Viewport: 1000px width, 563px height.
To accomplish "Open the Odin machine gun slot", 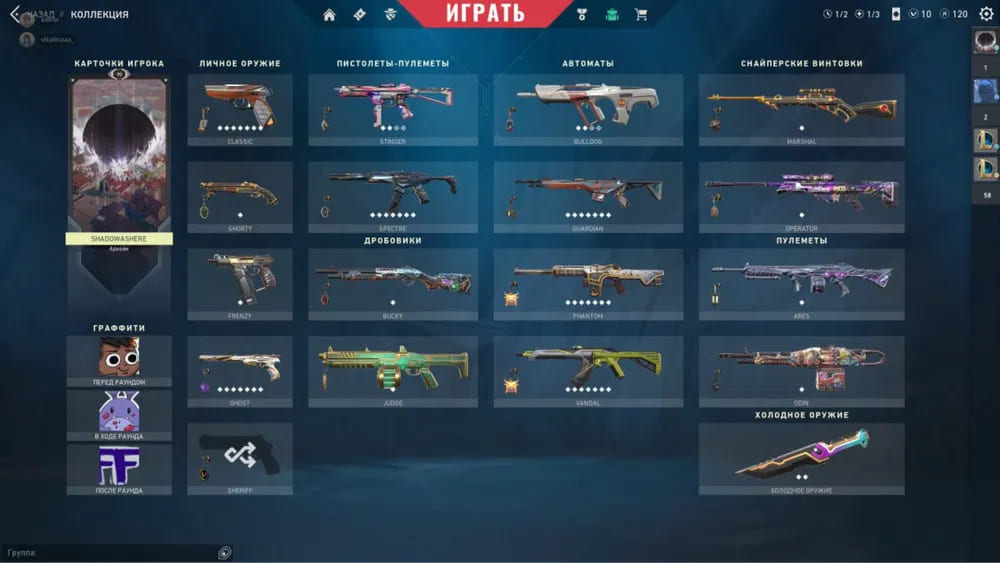I will 801,368.
